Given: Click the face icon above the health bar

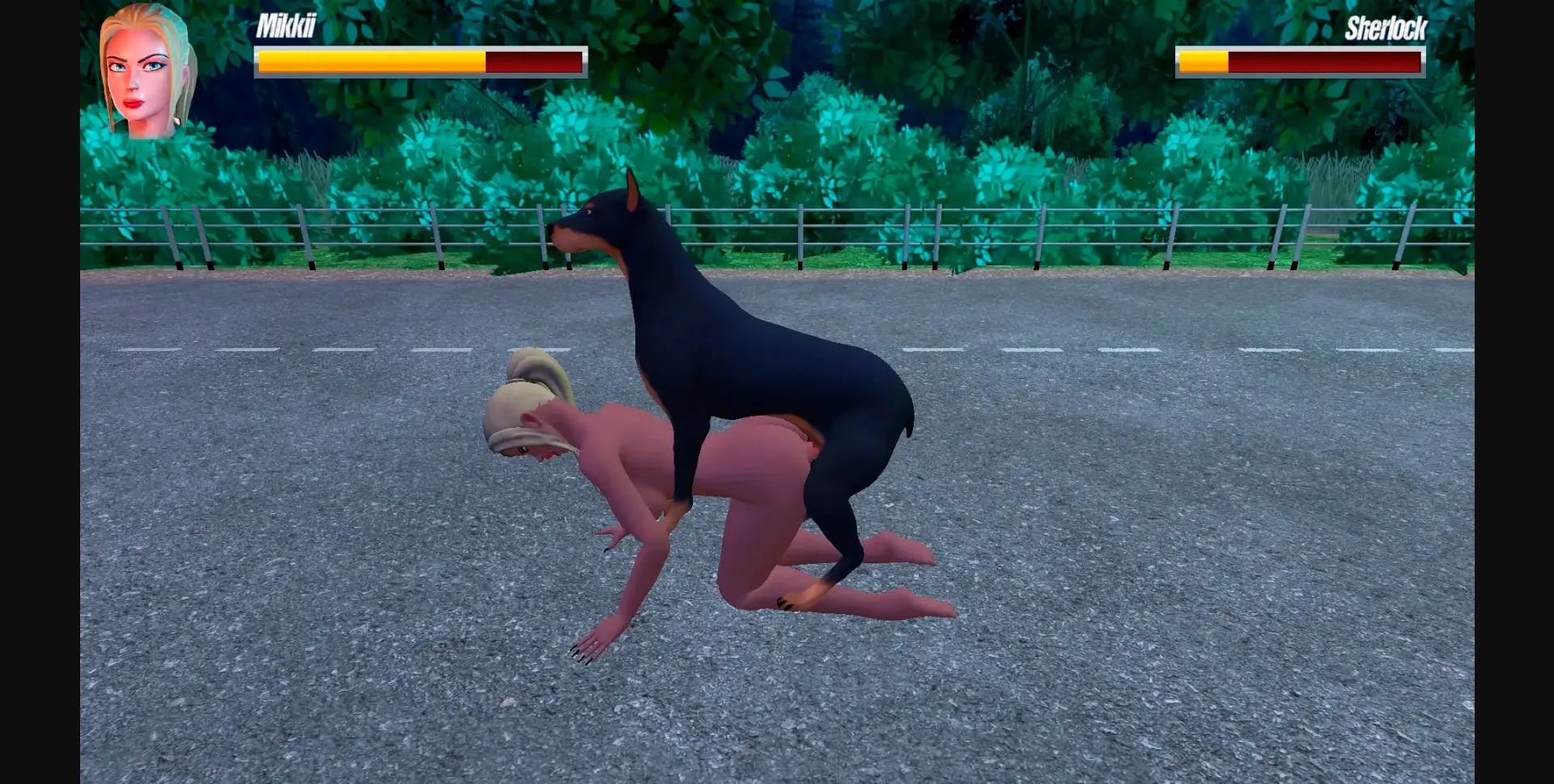Looking at the screenshot, I should click(142, 69).
